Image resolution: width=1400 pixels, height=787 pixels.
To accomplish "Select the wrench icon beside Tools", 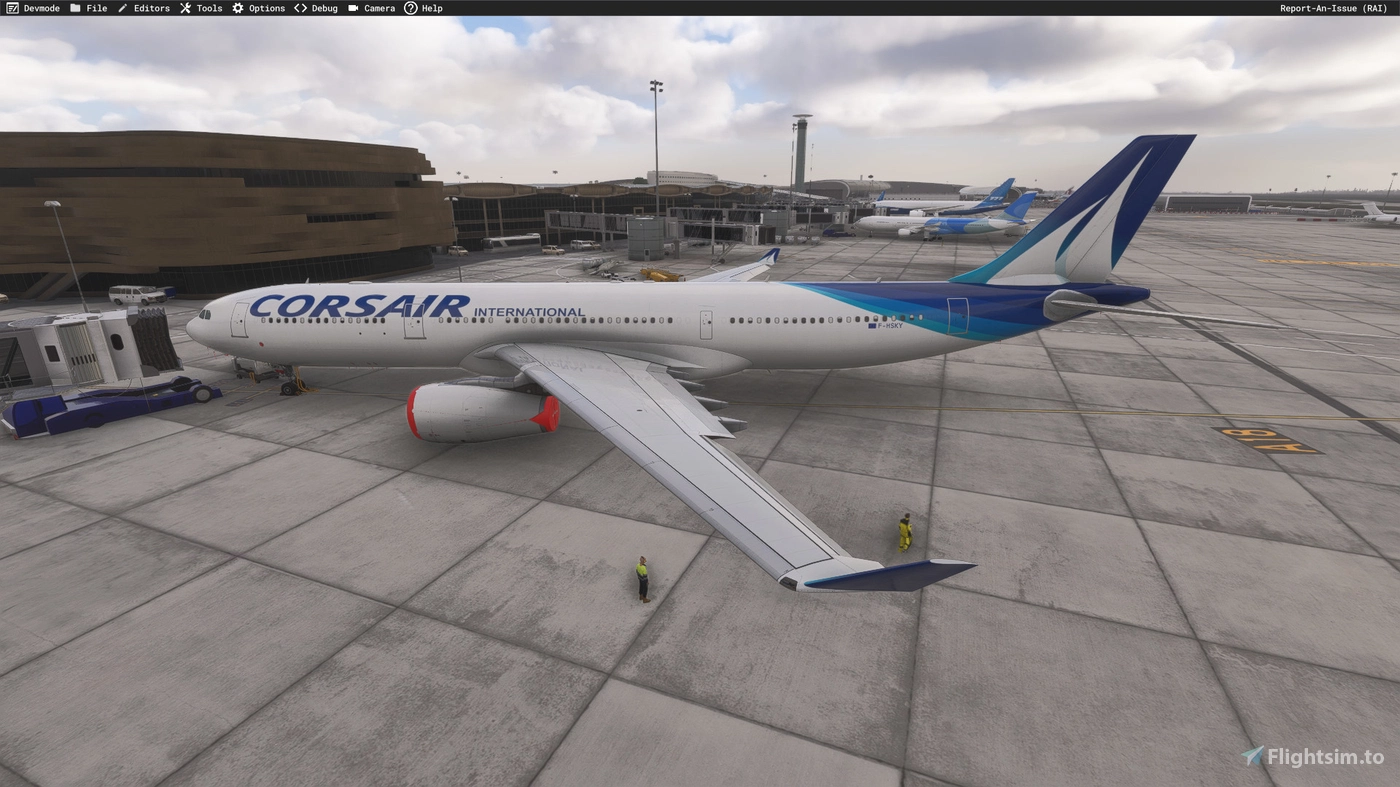I will 184,7.
